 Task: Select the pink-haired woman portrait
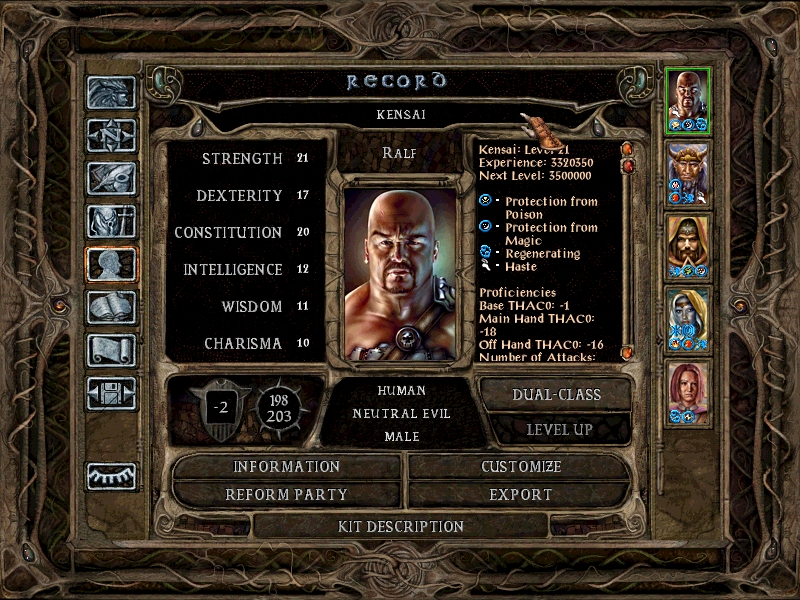tap(688, 391)
